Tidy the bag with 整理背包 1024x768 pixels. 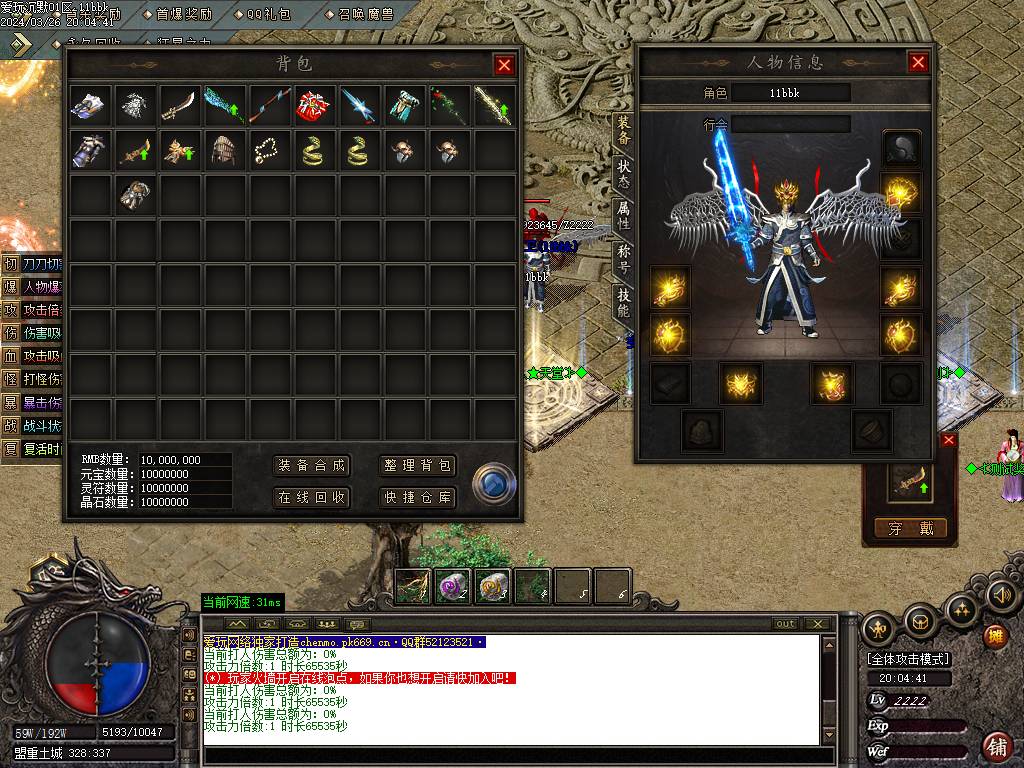(418, 465)
